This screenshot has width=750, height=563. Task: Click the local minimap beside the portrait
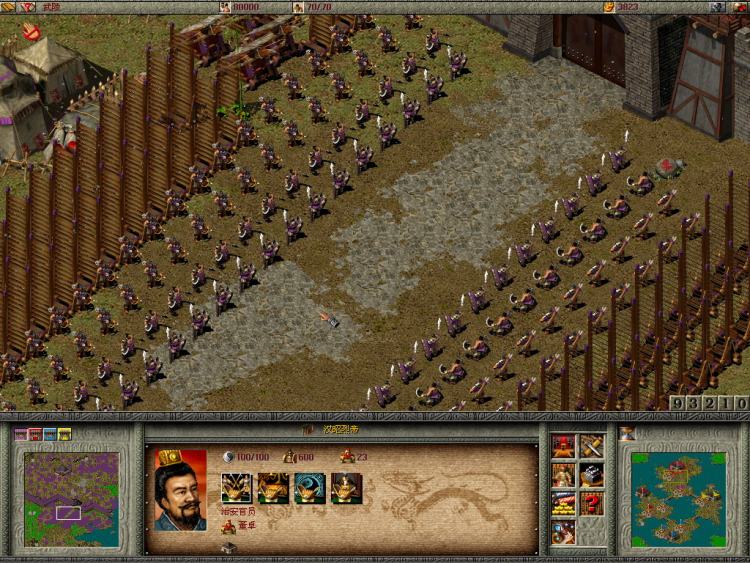tap(70, 498)
